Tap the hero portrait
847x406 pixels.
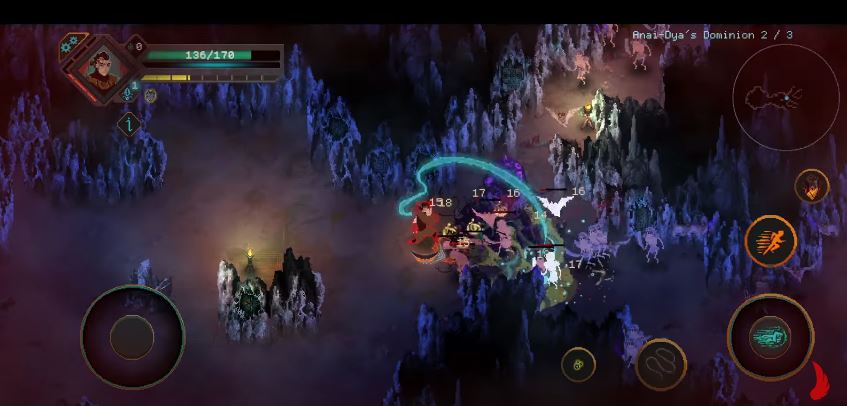101,68
